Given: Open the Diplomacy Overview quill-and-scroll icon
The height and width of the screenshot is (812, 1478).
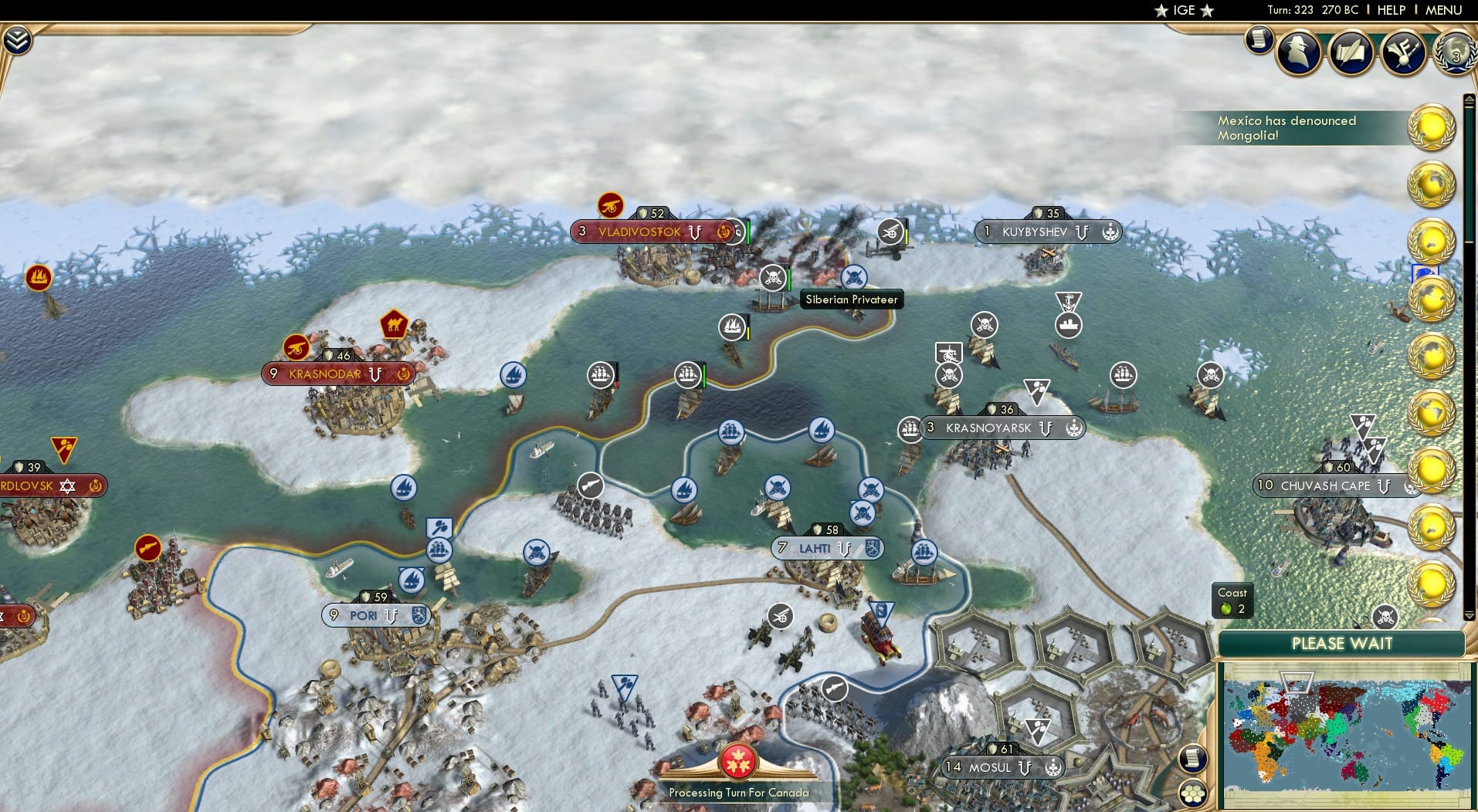Looking at the screenshot, I should [1351, 51].
